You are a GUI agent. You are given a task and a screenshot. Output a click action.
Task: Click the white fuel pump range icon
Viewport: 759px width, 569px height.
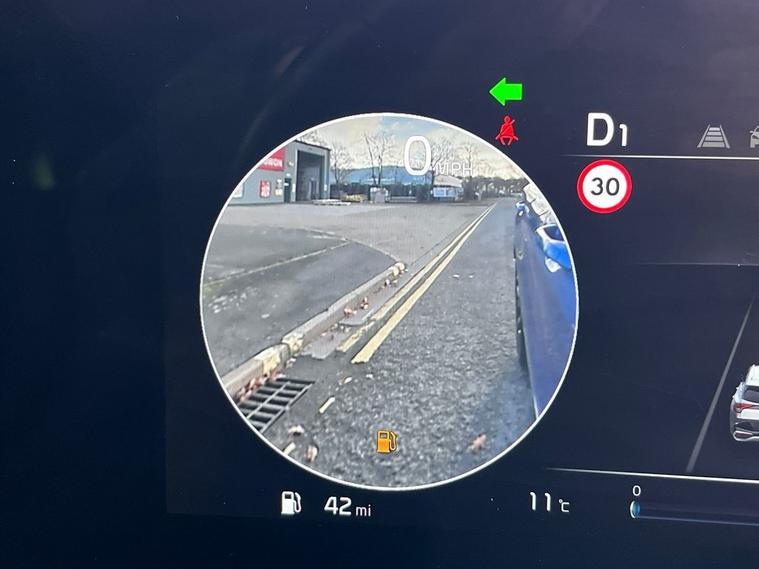click(292, 503)
